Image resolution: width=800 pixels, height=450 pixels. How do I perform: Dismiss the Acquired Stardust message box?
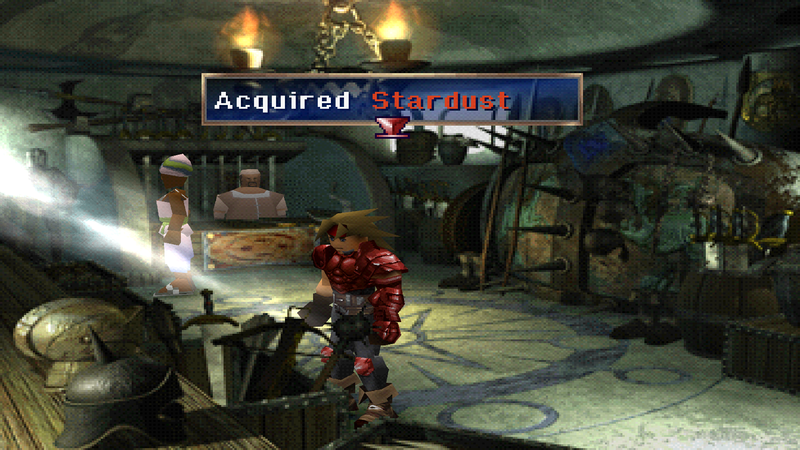tap(391, 99)
